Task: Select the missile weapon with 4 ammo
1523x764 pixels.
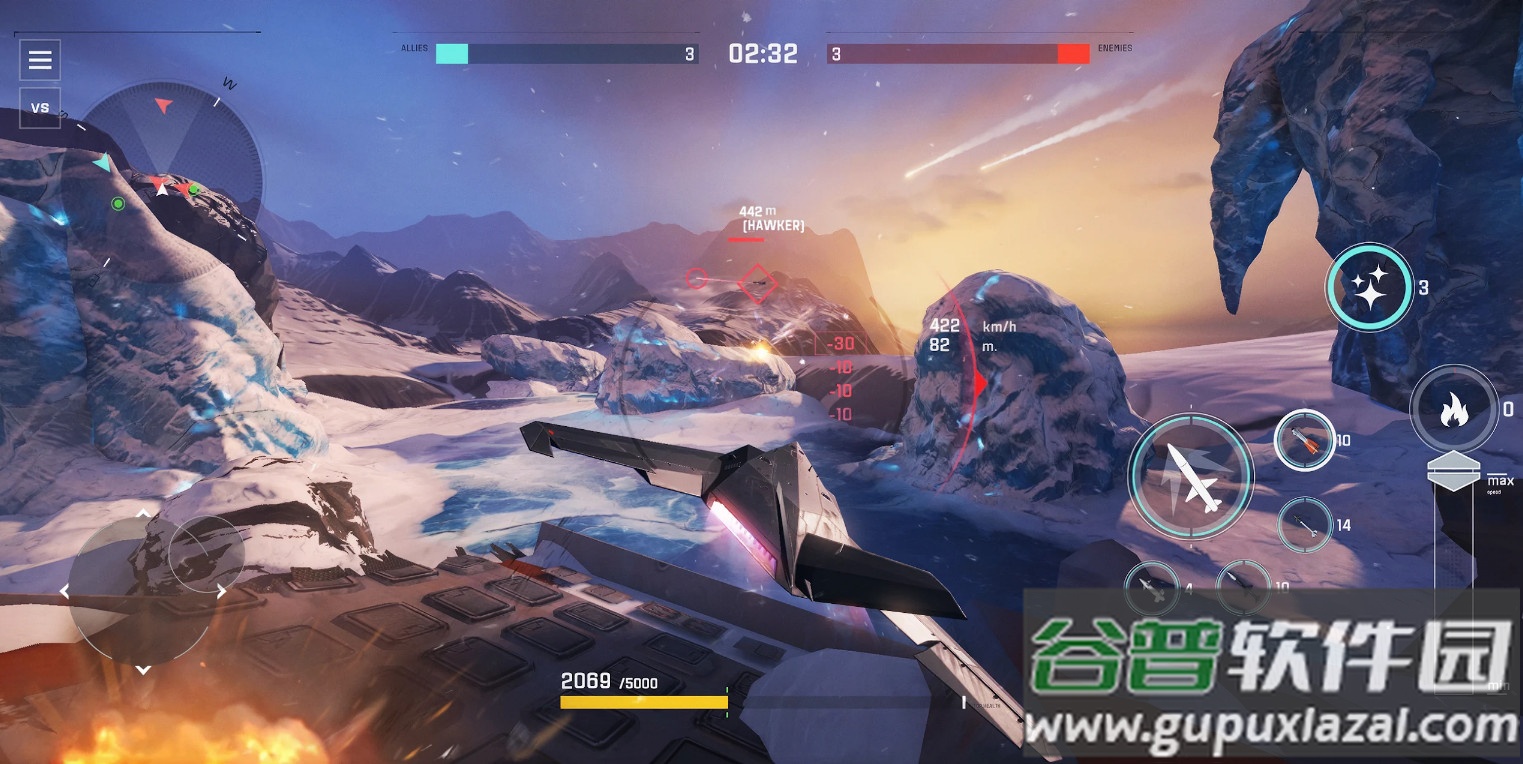Action: 1152,588
